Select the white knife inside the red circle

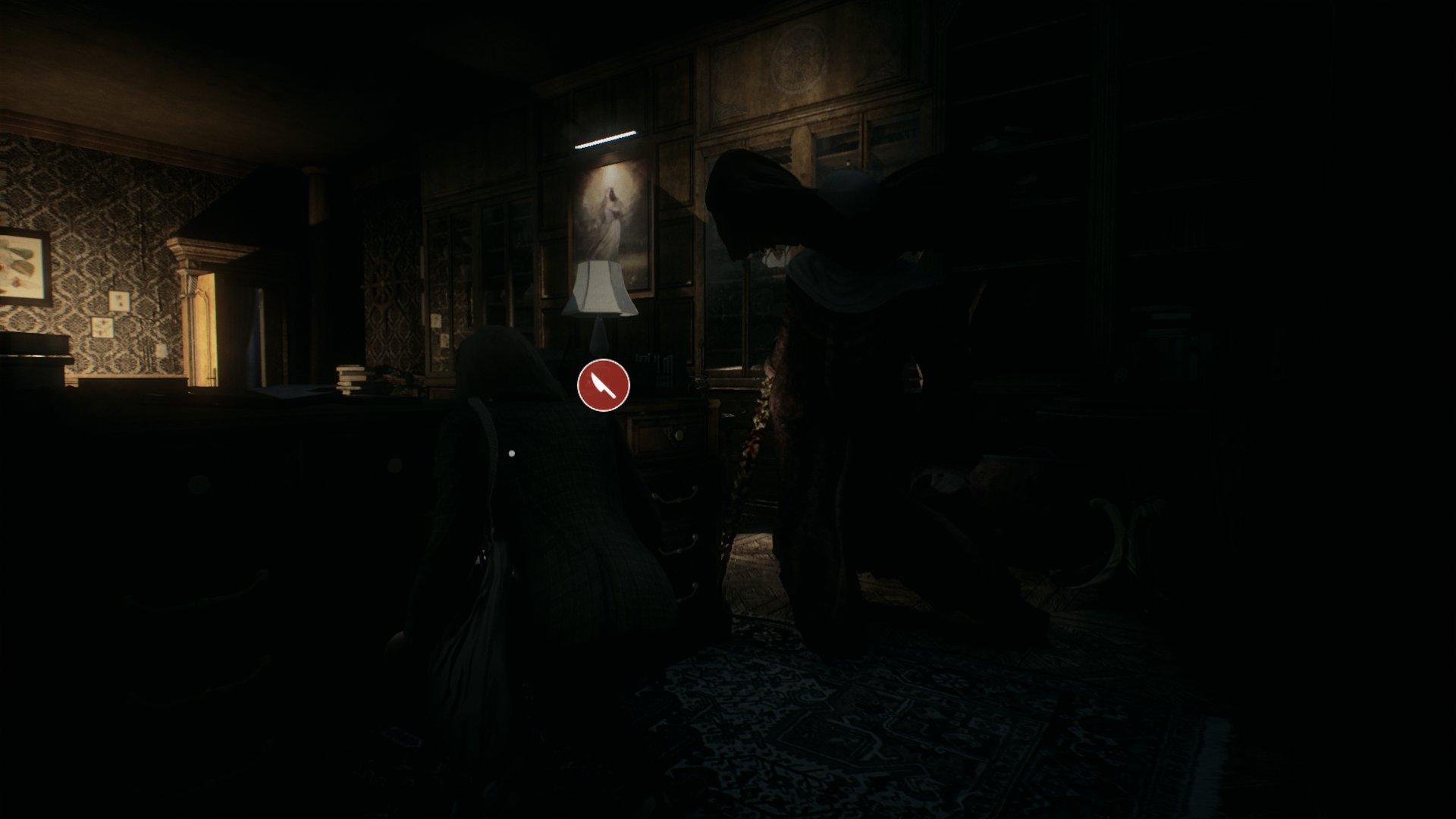pyautogui.click(x=601, y=385)
